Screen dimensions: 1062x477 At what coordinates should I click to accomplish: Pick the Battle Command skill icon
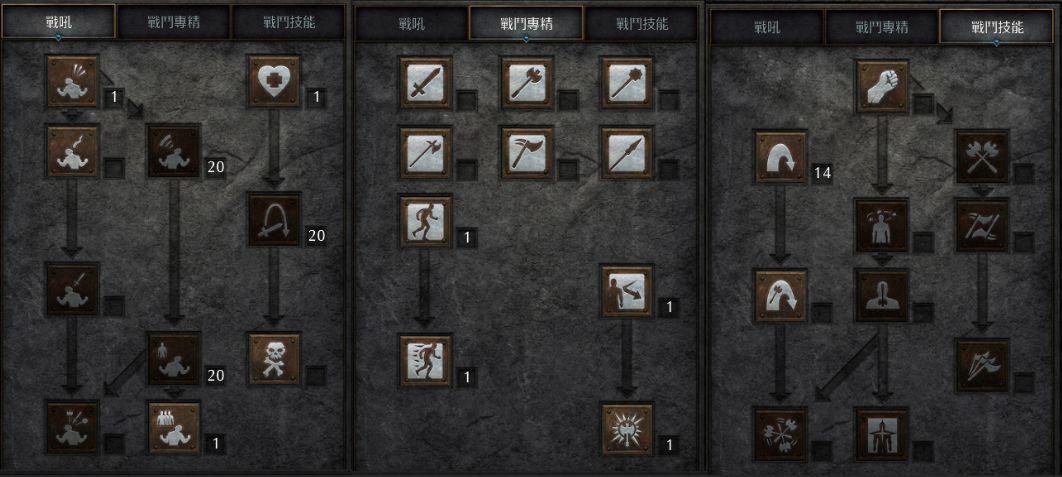174,426
